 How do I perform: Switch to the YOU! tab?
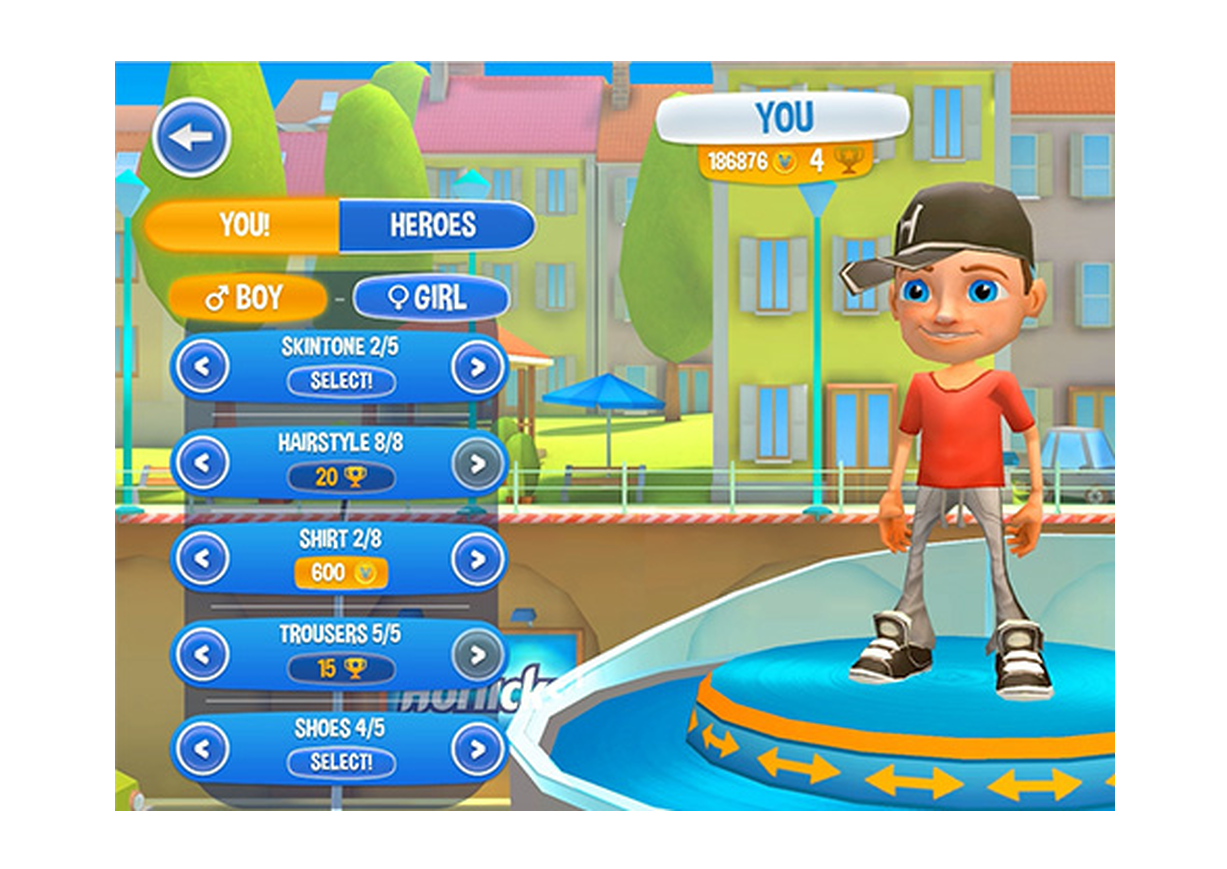(244, 225)
